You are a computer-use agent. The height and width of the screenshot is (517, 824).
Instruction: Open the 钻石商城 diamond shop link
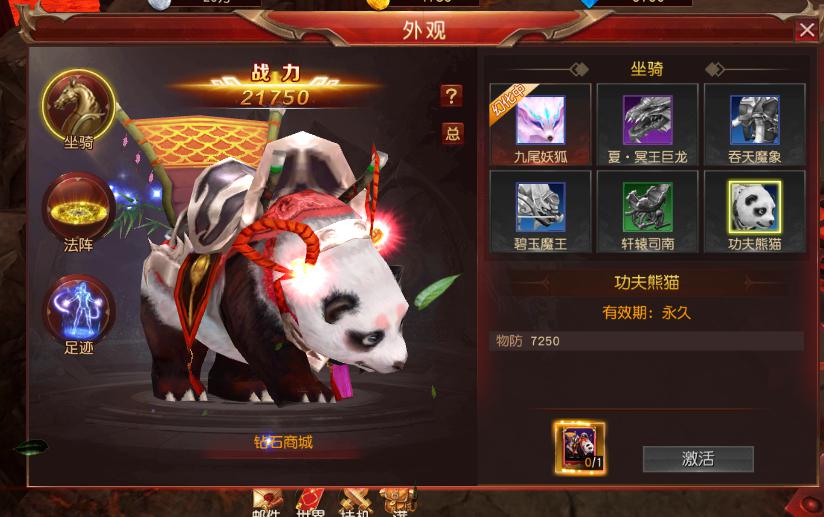(283, 442)
